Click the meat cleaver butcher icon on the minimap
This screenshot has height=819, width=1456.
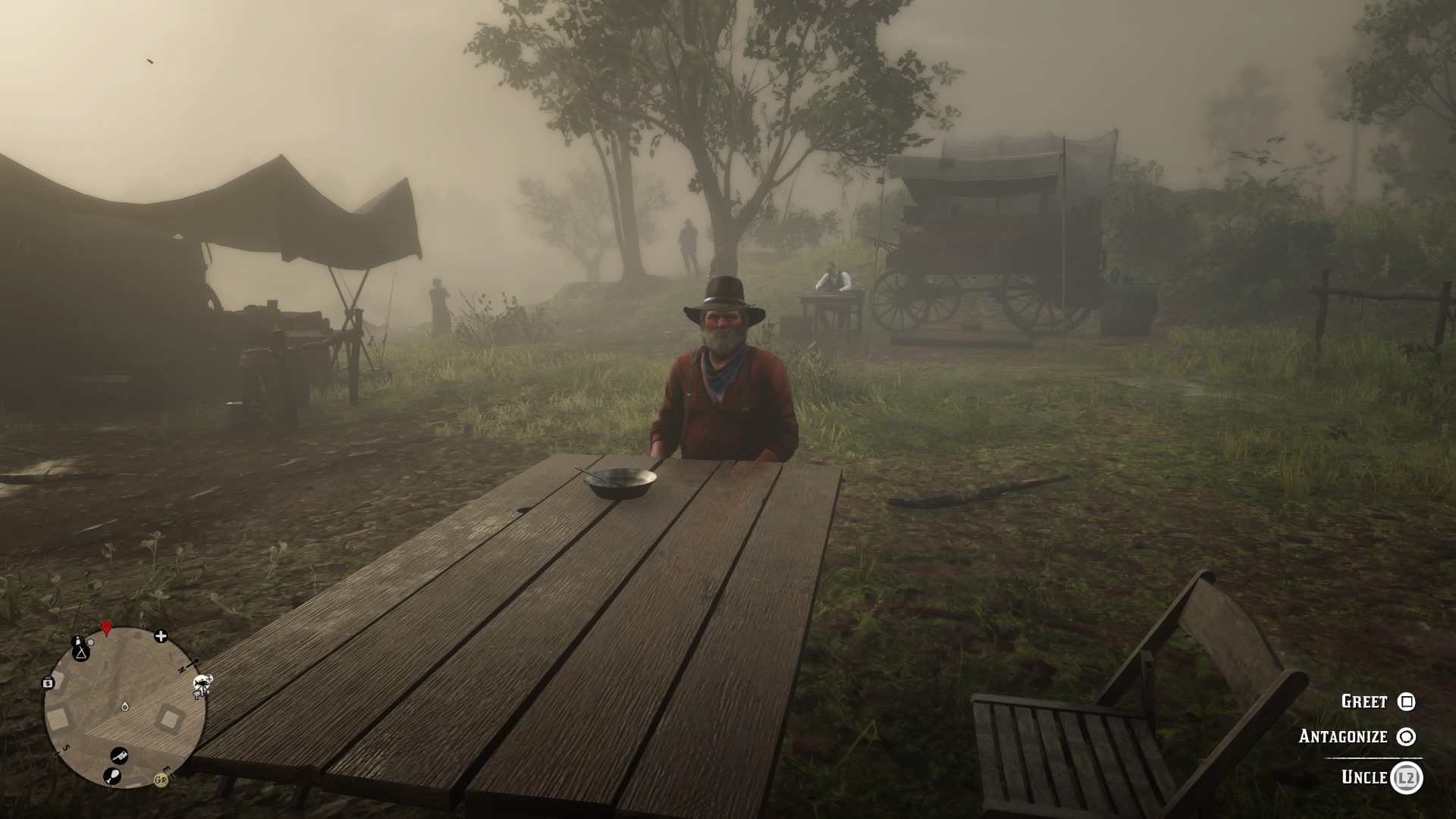tap(120, 756)
